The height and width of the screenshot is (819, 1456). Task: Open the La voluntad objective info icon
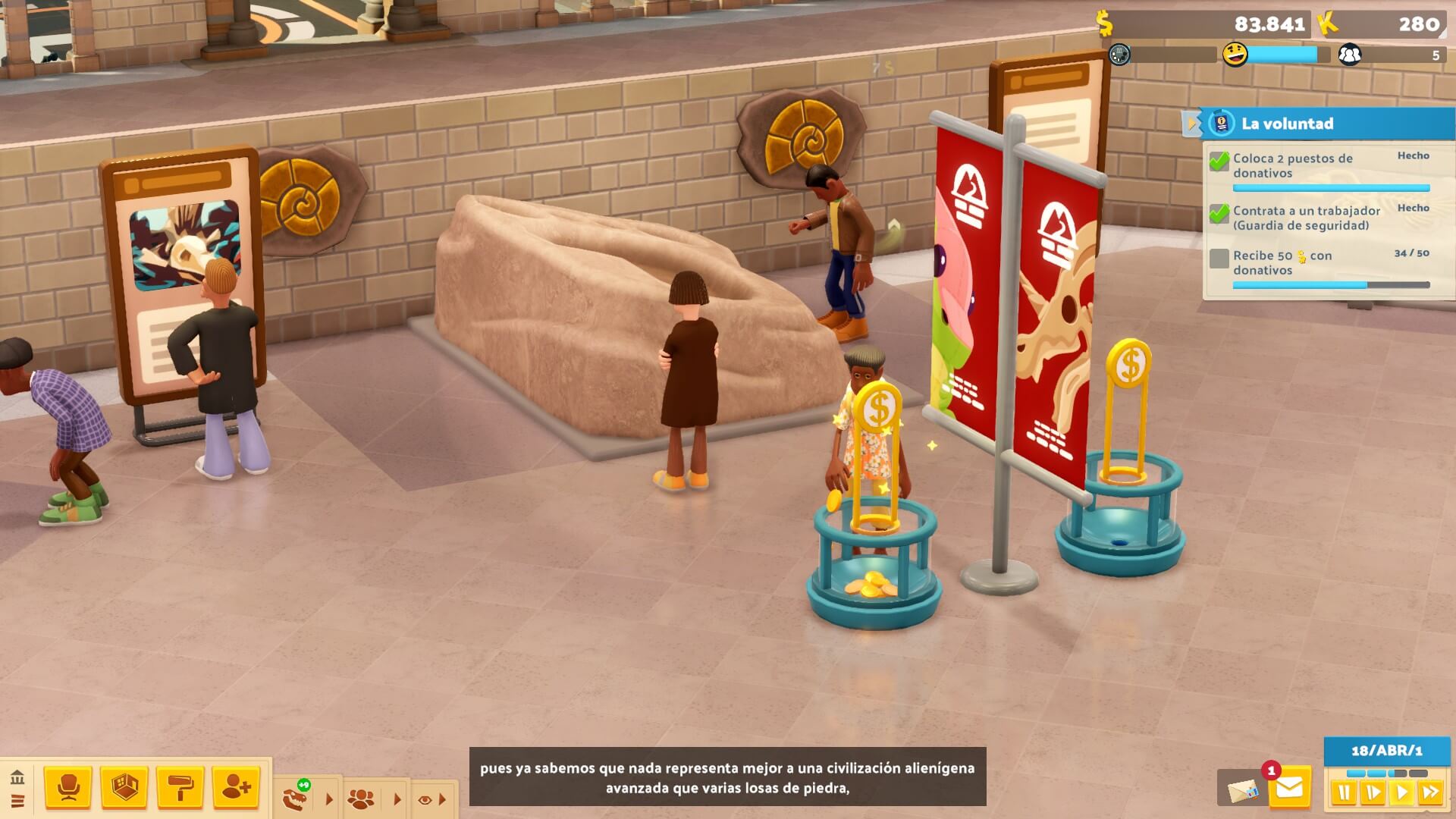tap(1221, 123)
